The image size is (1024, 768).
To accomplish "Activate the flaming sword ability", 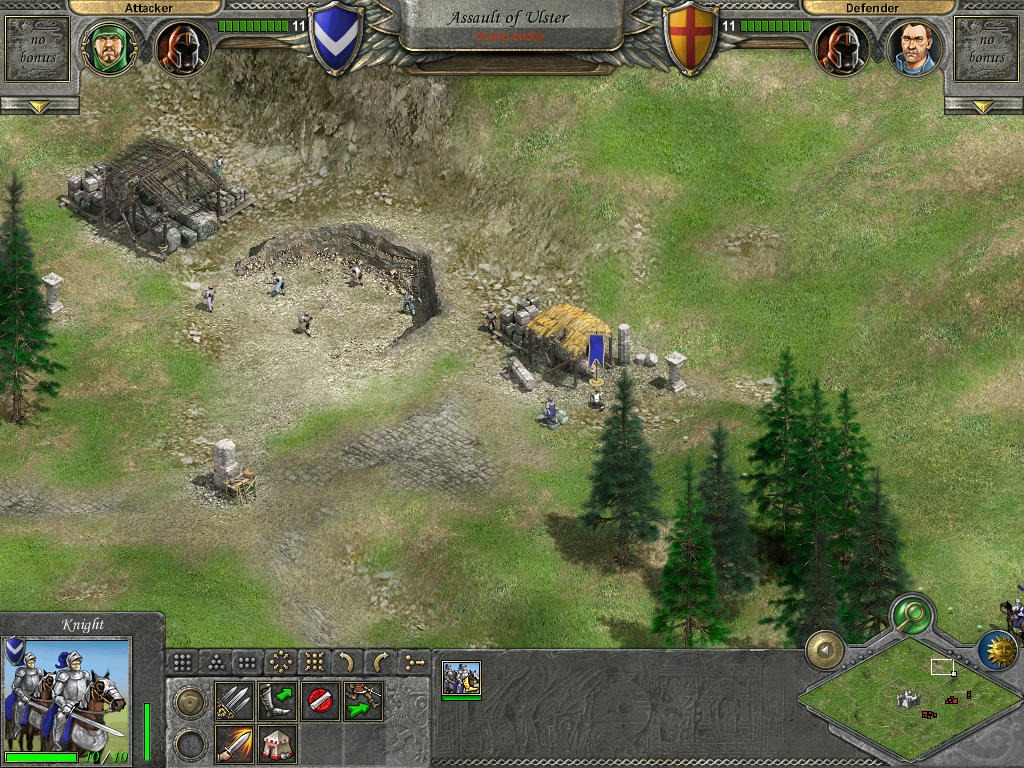I will click(x=234, y=744).
